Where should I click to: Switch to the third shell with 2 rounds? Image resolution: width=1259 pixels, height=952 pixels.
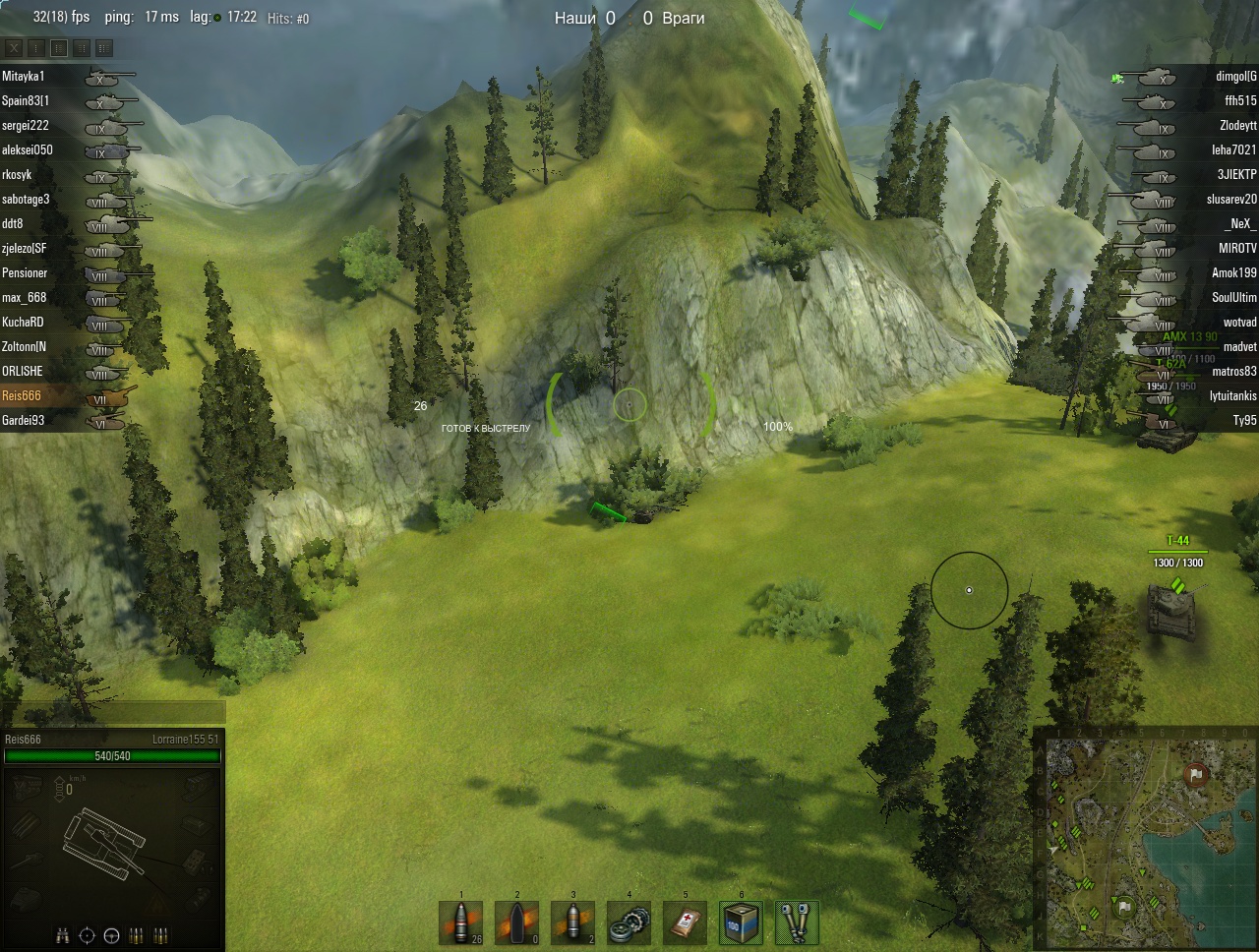click(572, 923)
